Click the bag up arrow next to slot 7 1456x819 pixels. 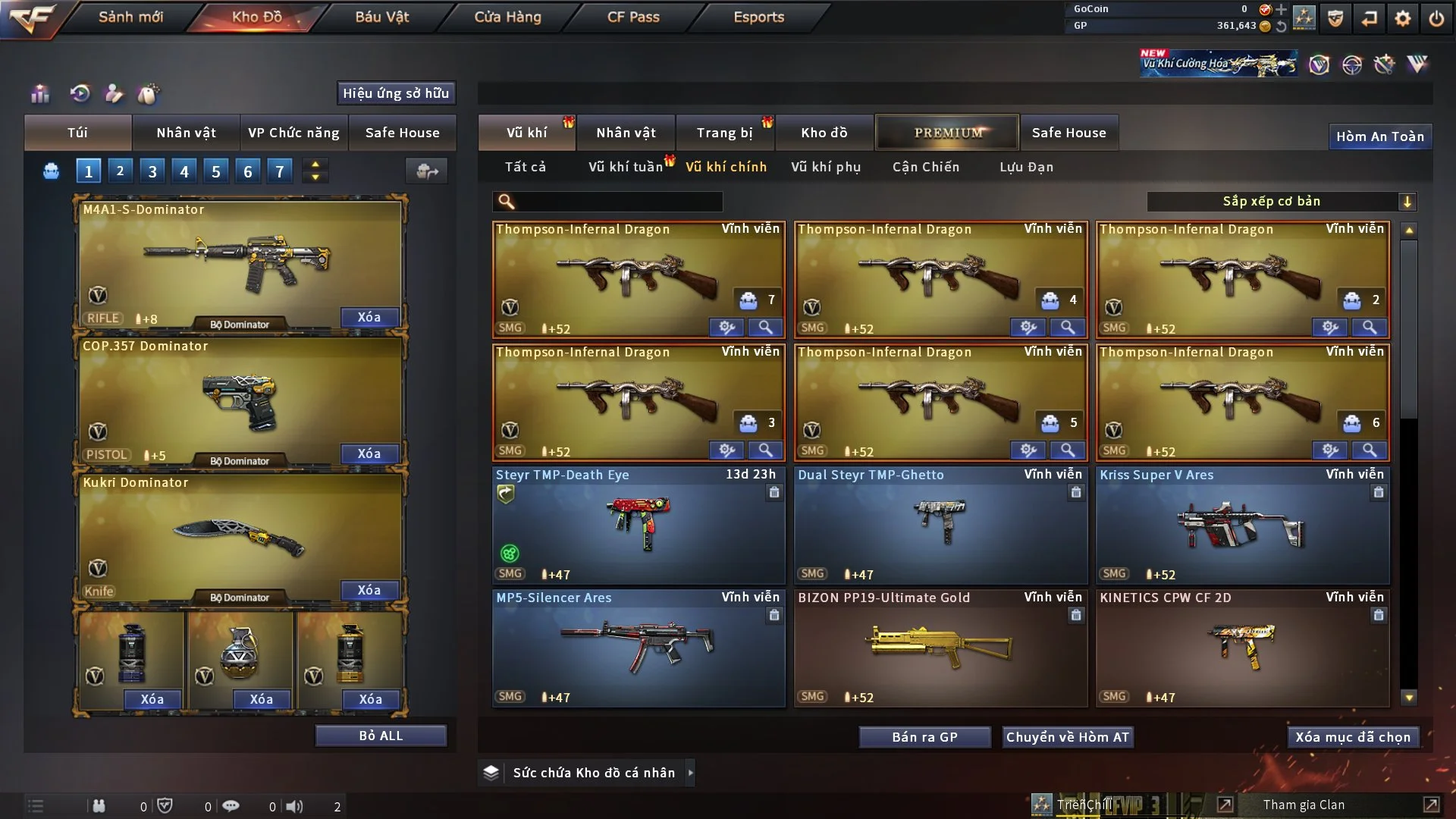click(315, 165)
